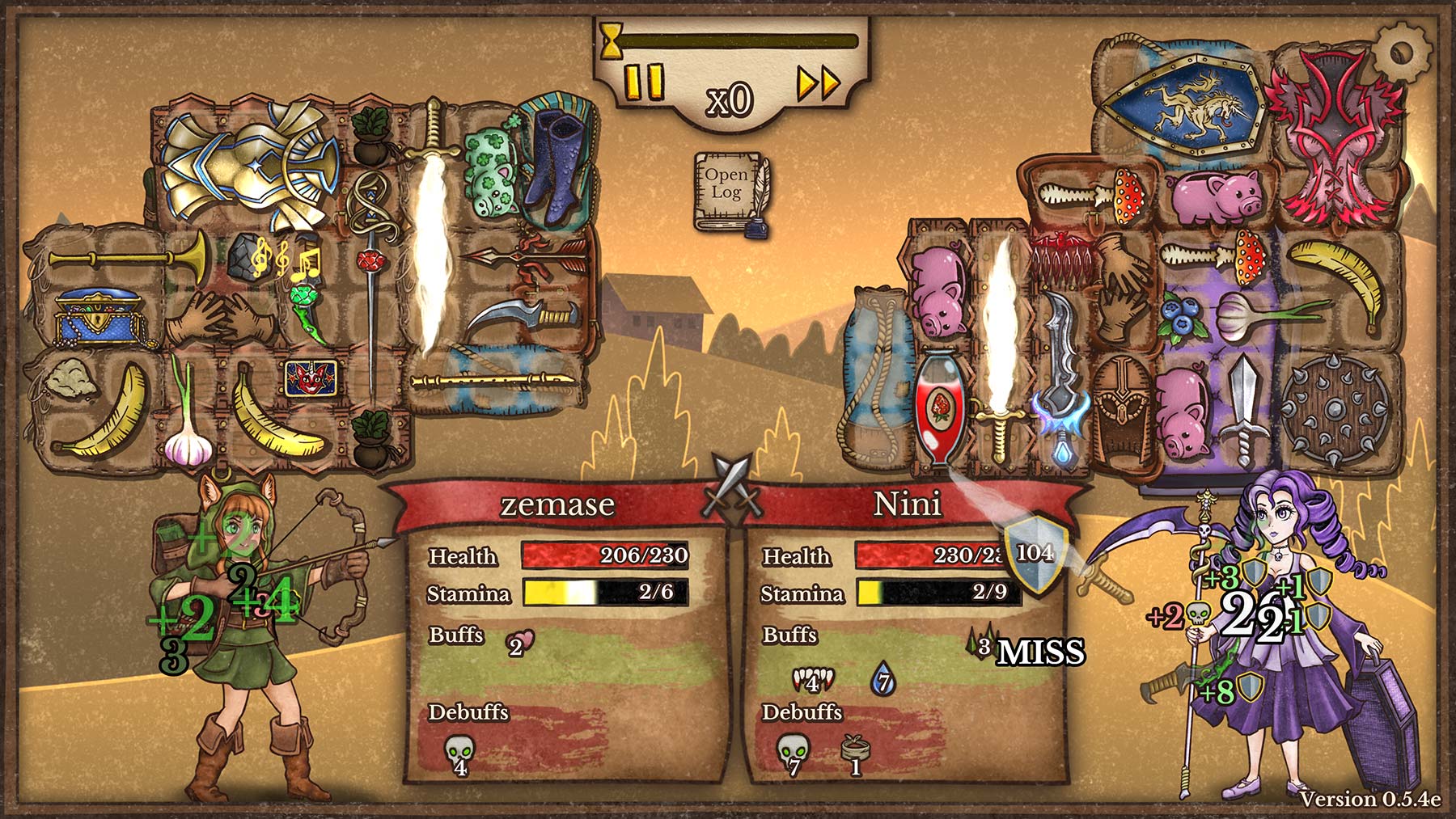Image resolution: width=1456 pixels, height=819 pixels.
Task: Inspect the leather gloves in zemase's backpack
Action: (x=213, y=315)
